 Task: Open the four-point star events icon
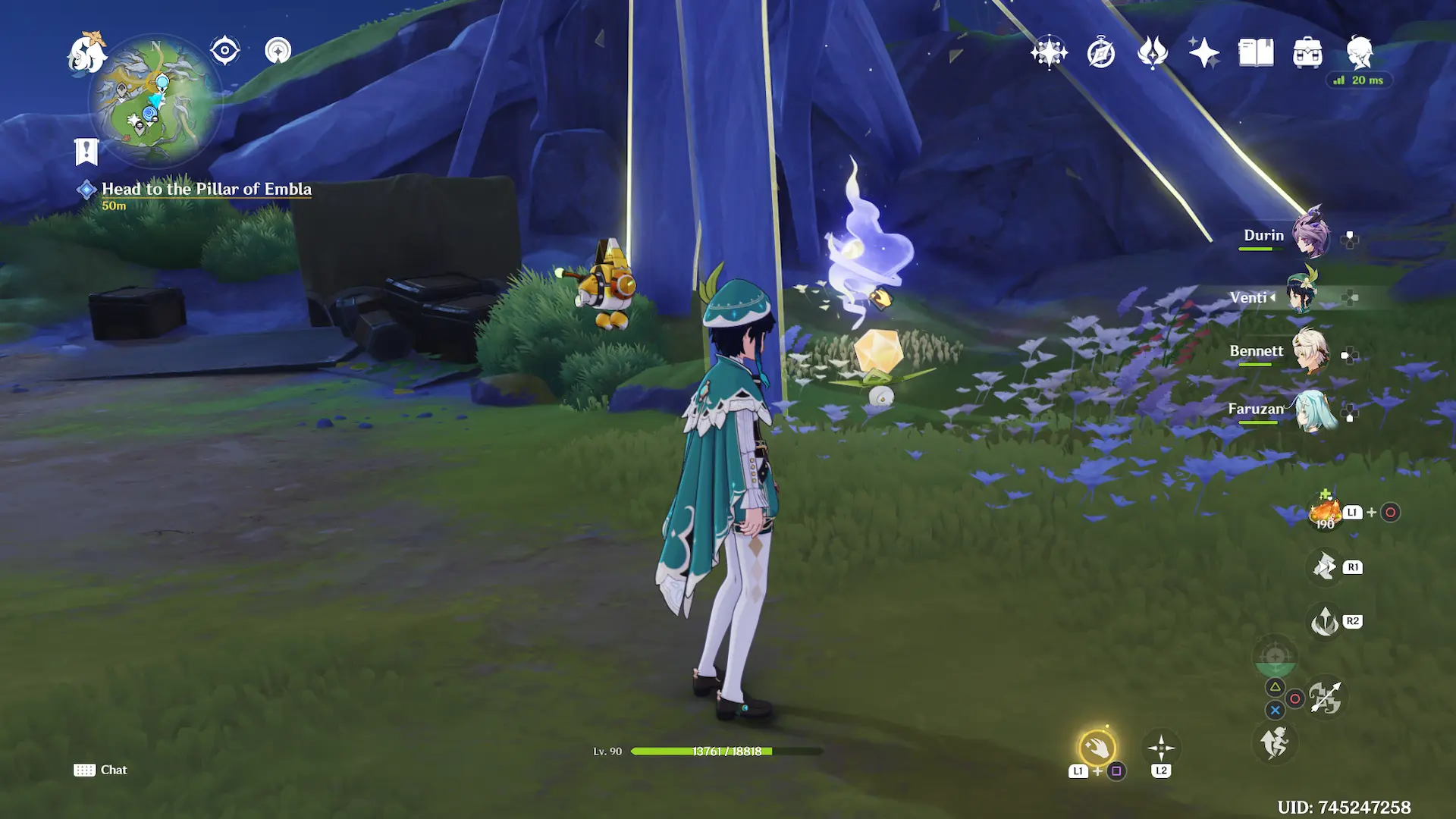point(1203,53)
